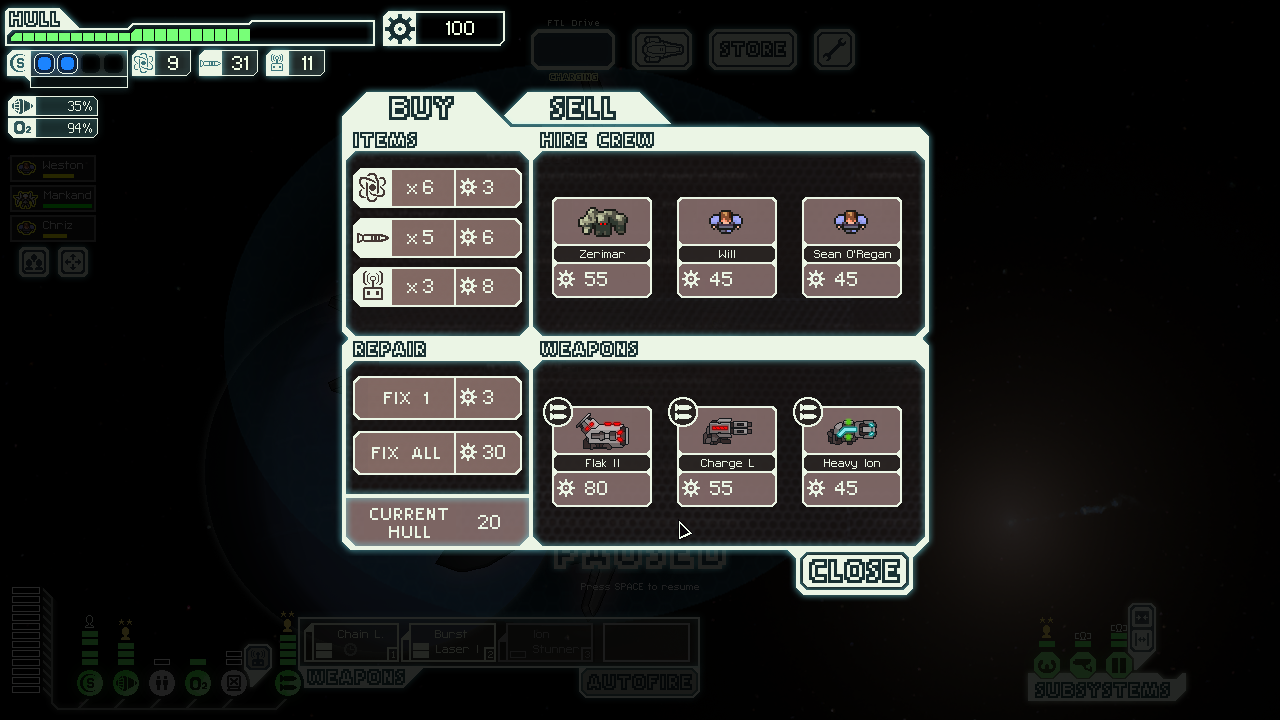Select crew member Heston in roster
Viewport: 1280px width, 720px height.
(54, 169)
